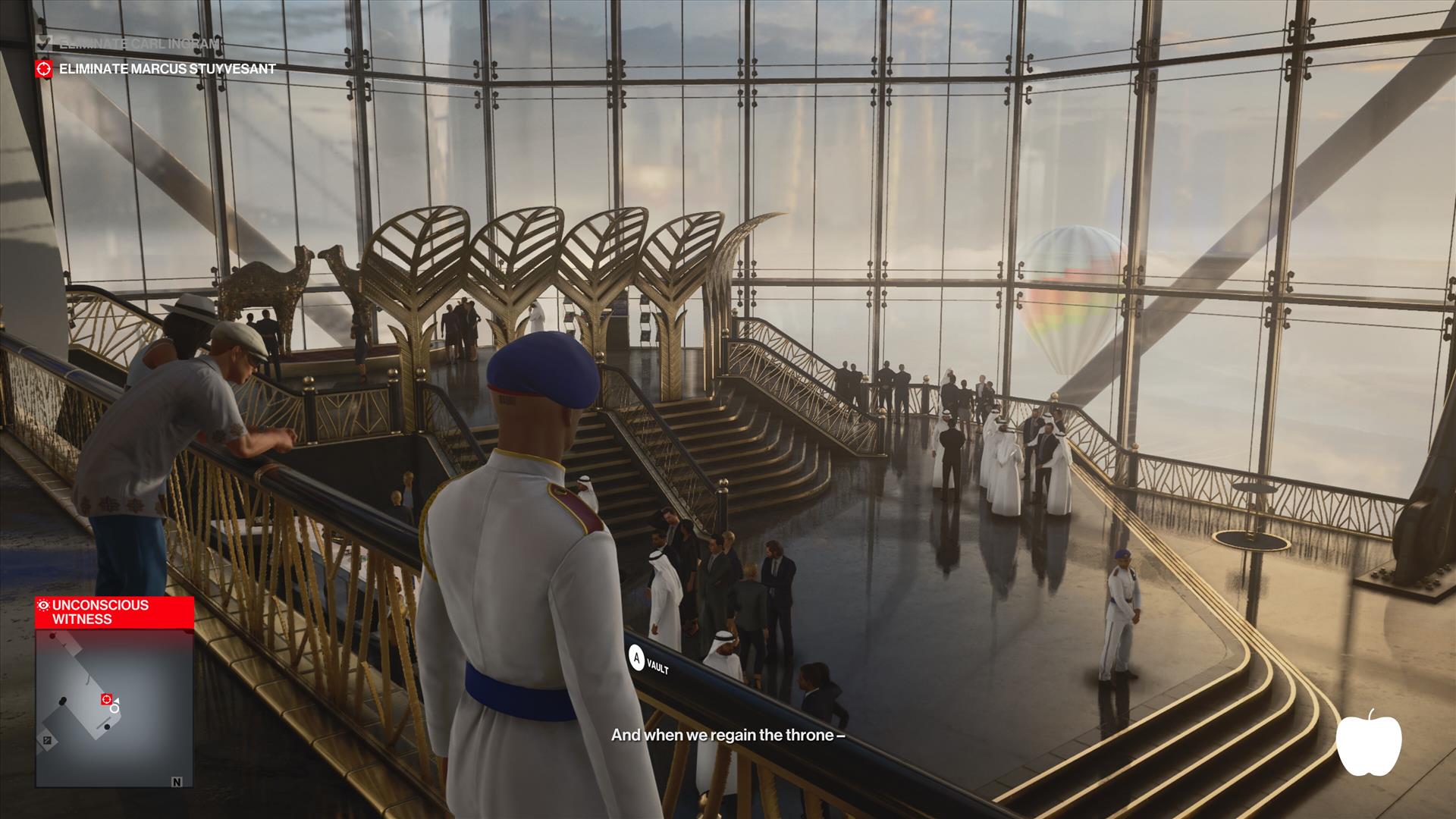Click the red target marker on minimap
The height and width of the screenshot is (819, 1456).
pyautogui.click(x=107, y=698)
